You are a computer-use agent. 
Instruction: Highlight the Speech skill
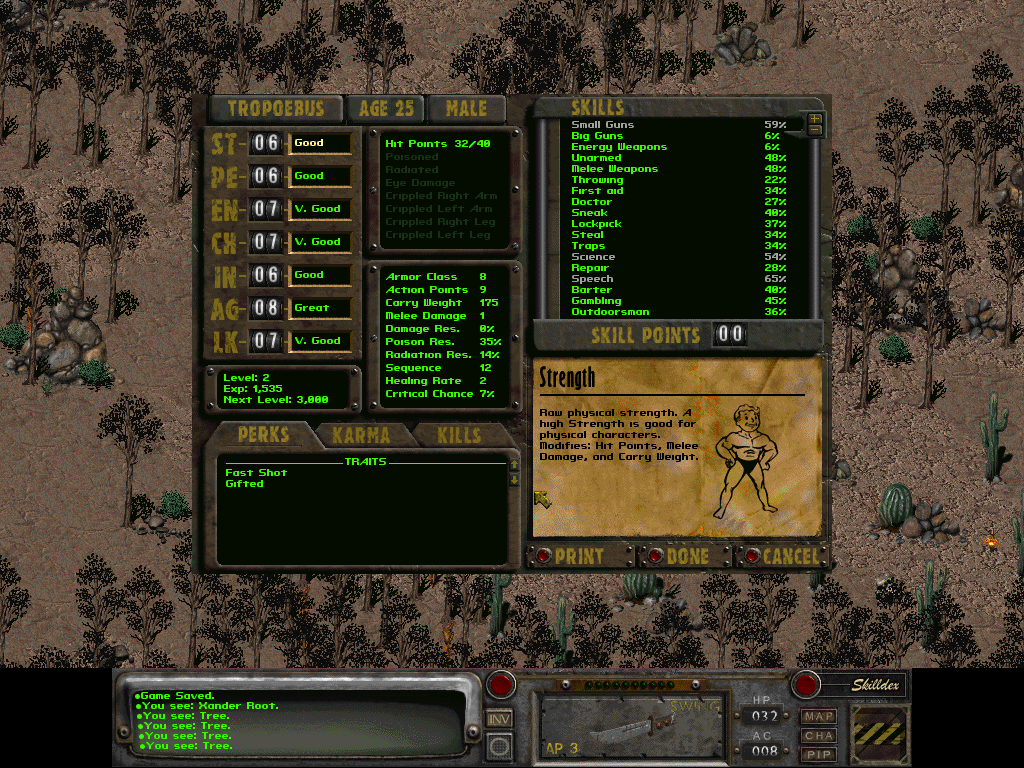592,279
